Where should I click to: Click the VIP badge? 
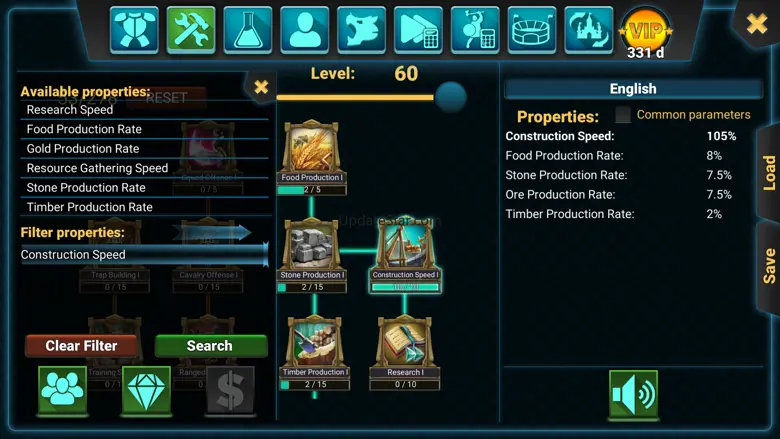[x=645, y=32]
